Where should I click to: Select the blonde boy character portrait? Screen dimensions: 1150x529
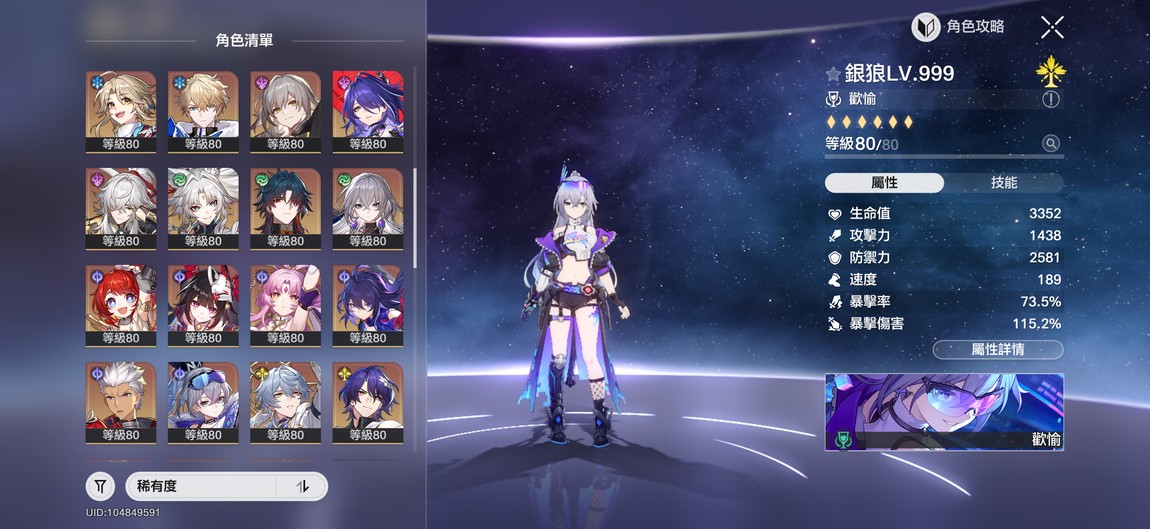(x=203, y=105)
